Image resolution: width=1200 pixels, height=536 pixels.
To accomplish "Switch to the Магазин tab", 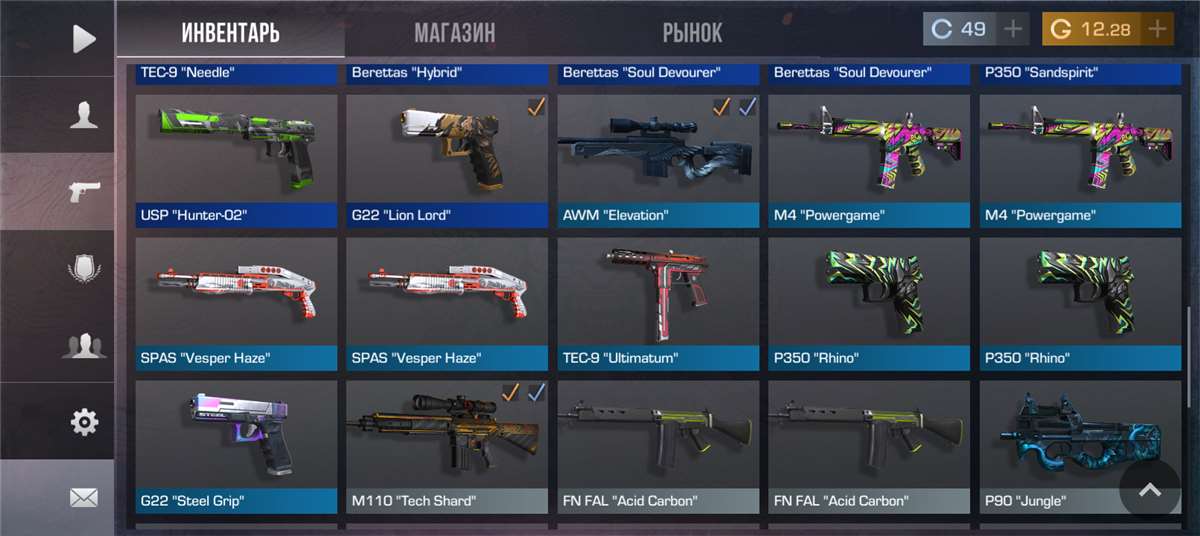I will pyautogui.click(x=455, y=33).
